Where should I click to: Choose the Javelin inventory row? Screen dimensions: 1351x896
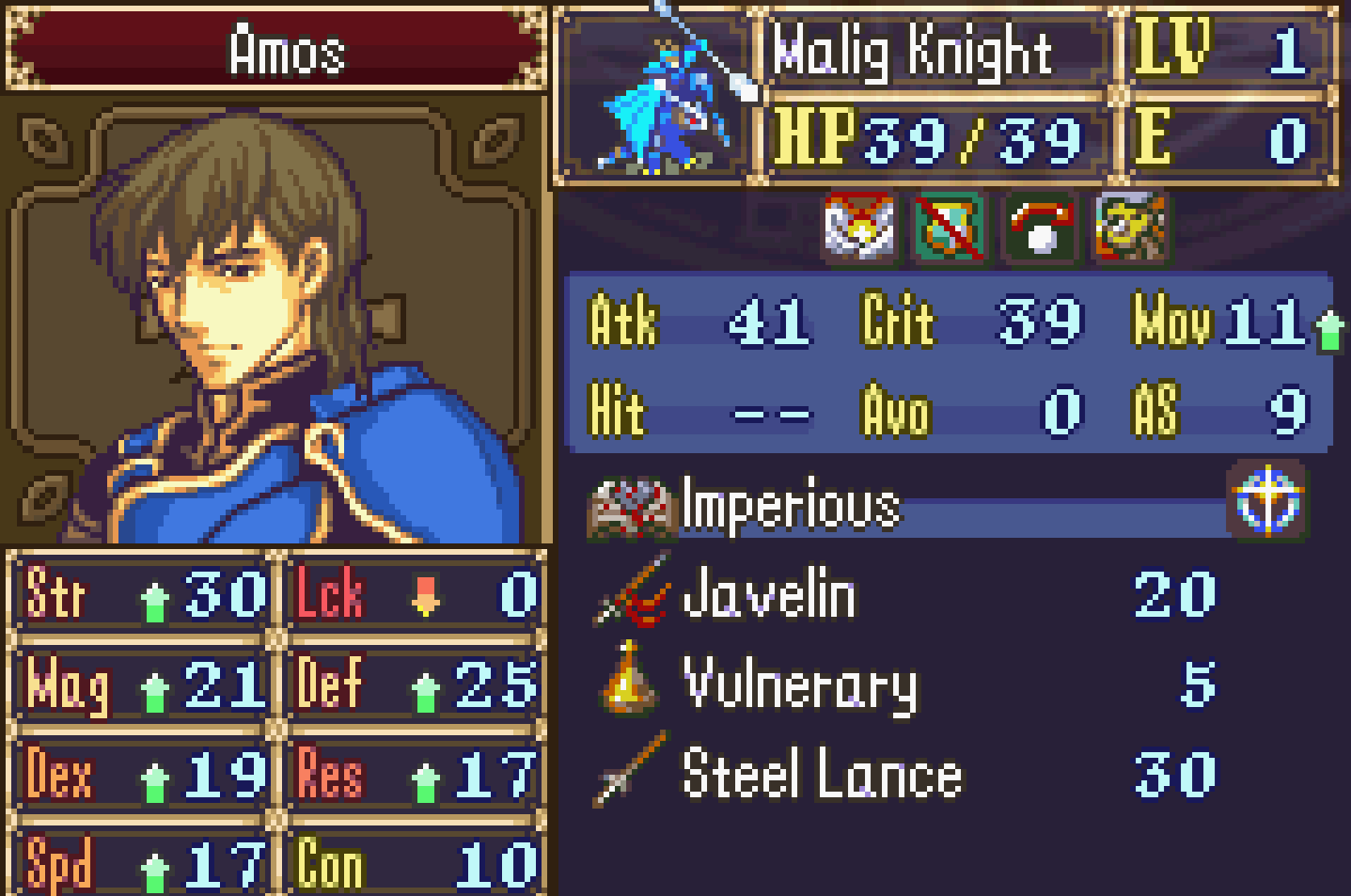[x=769, y=595]
